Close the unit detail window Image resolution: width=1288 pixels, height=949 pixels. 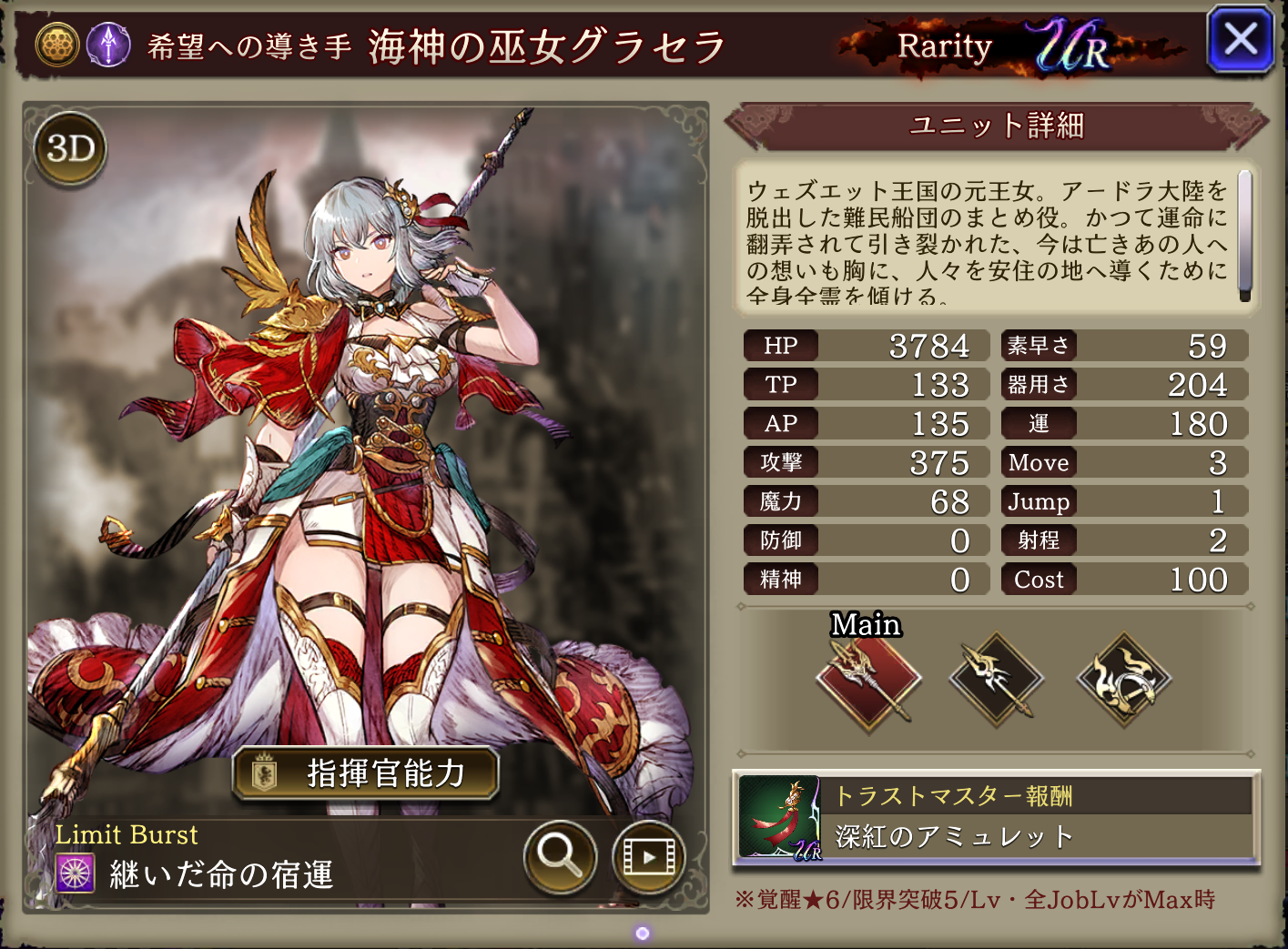point(1240,41)
